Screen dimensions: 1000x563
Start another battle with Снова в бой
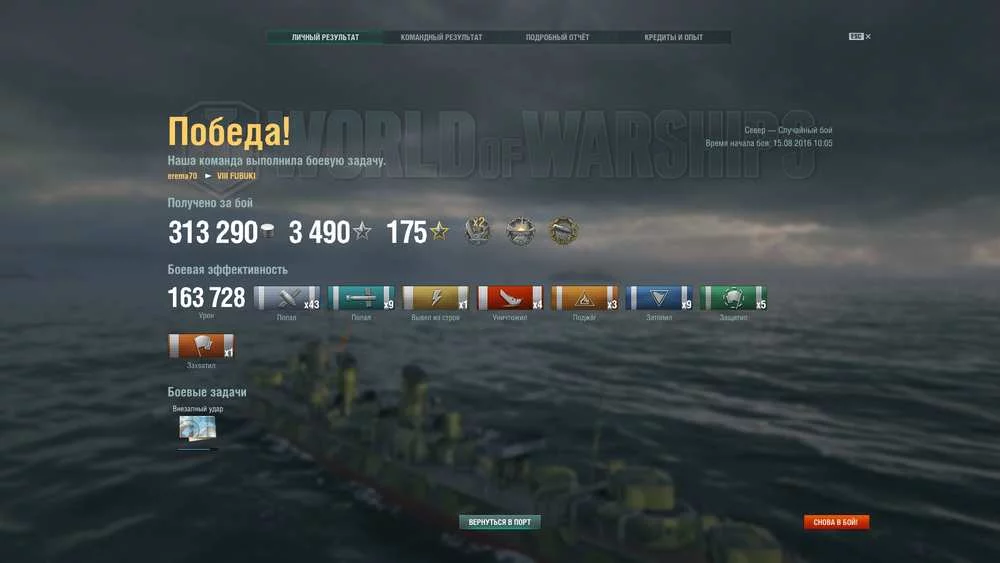836,522
